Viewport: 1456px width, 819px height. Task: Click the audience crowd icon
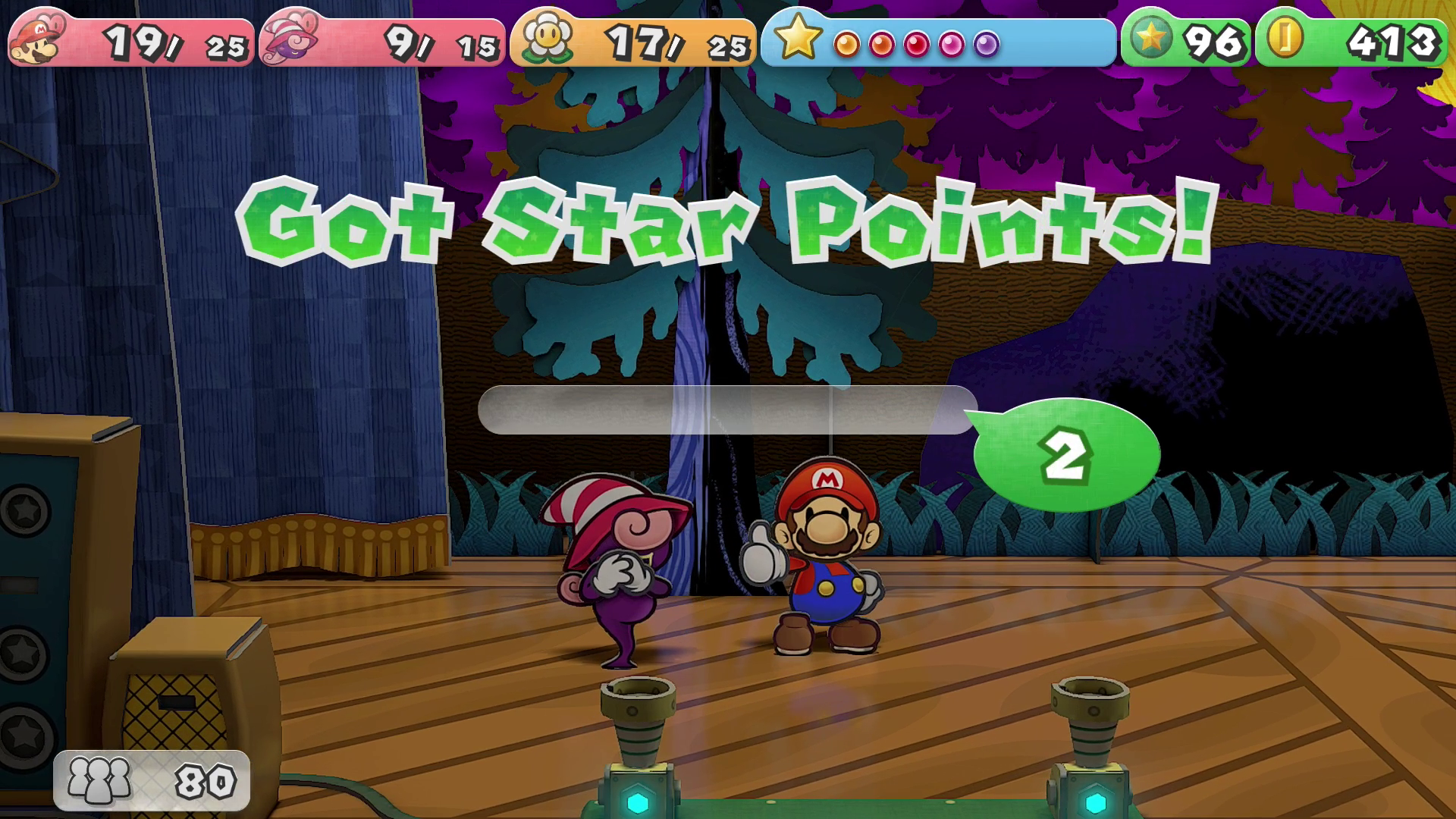click(99, 780)
